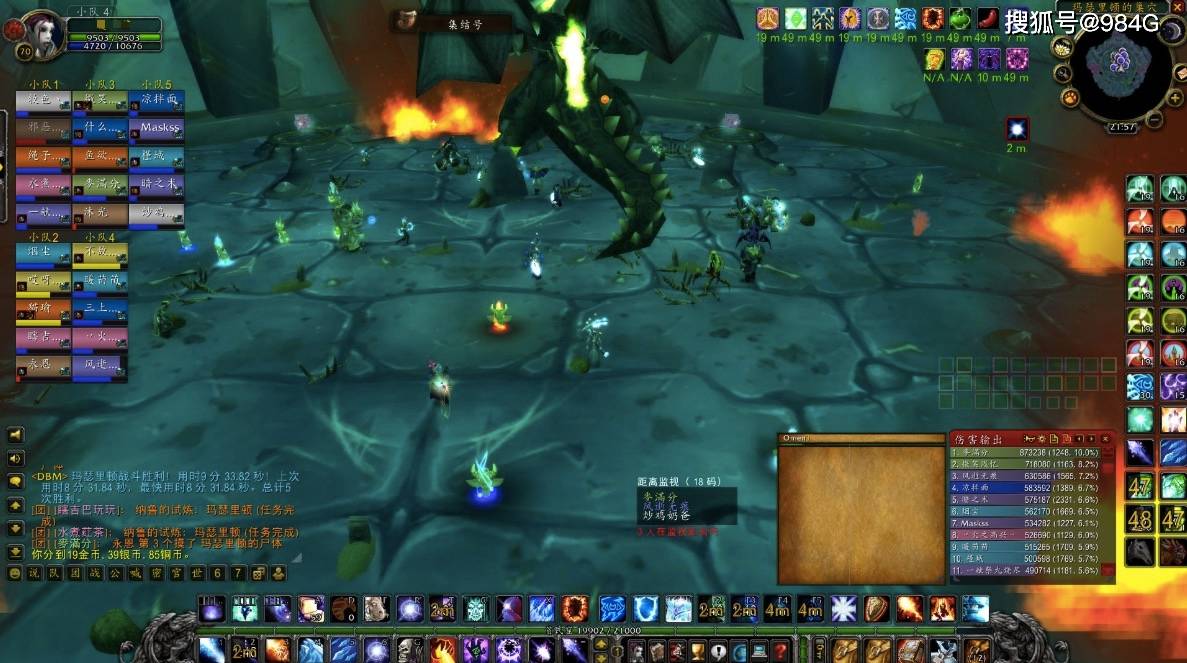The image size is (1187, 663).
Task: Open the damage meter settings gear
Action: coord(1040,439)
